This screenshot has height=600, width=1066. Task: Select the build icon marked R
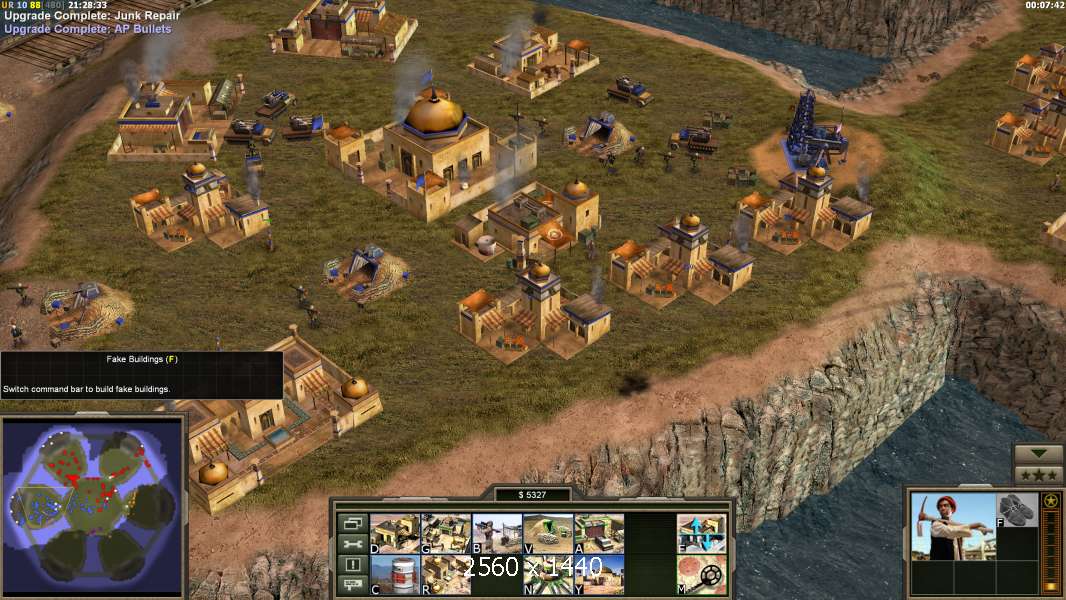coord(446,574)
